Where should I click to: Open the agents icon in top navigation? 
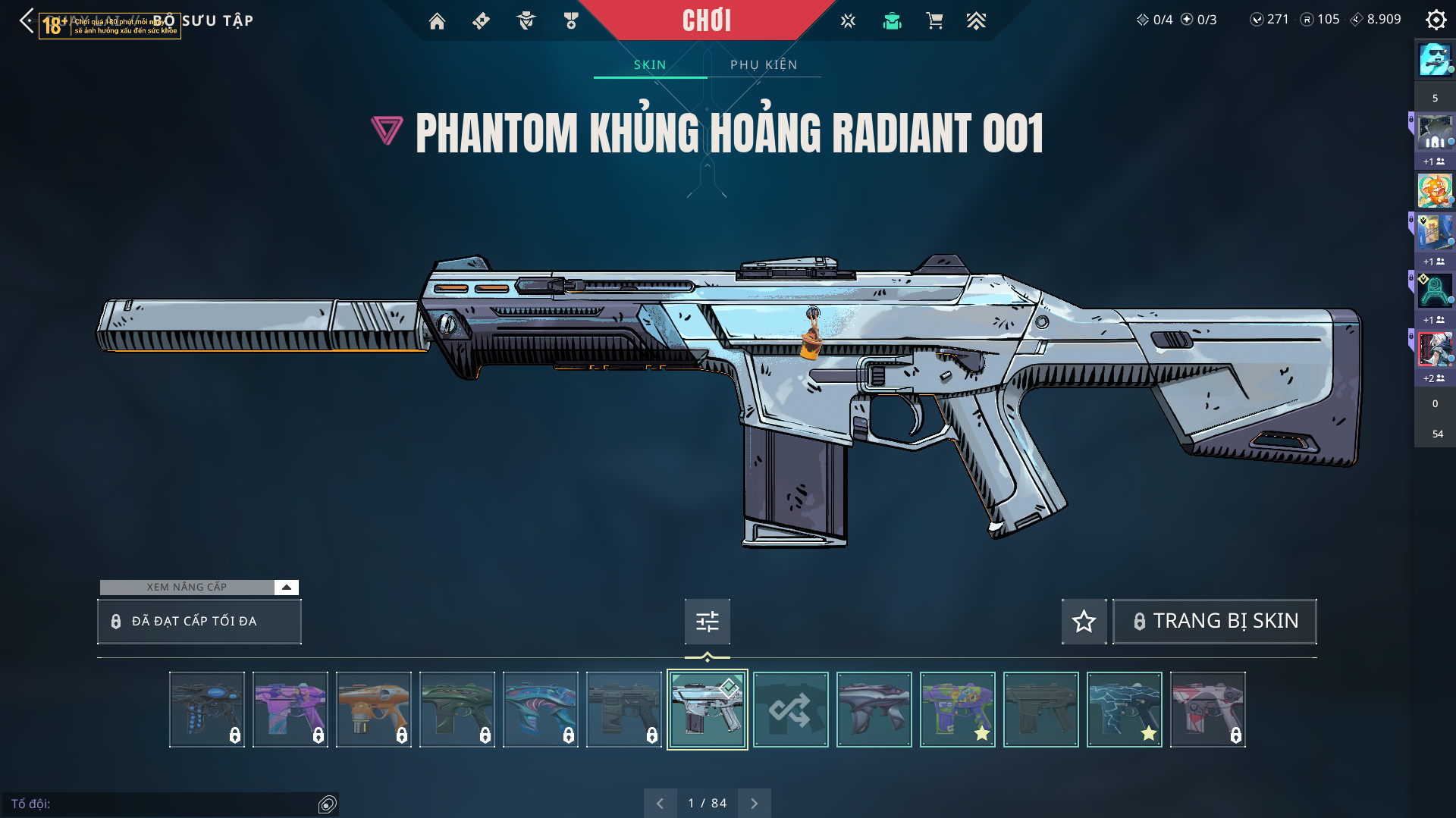[x=526, y=21]
